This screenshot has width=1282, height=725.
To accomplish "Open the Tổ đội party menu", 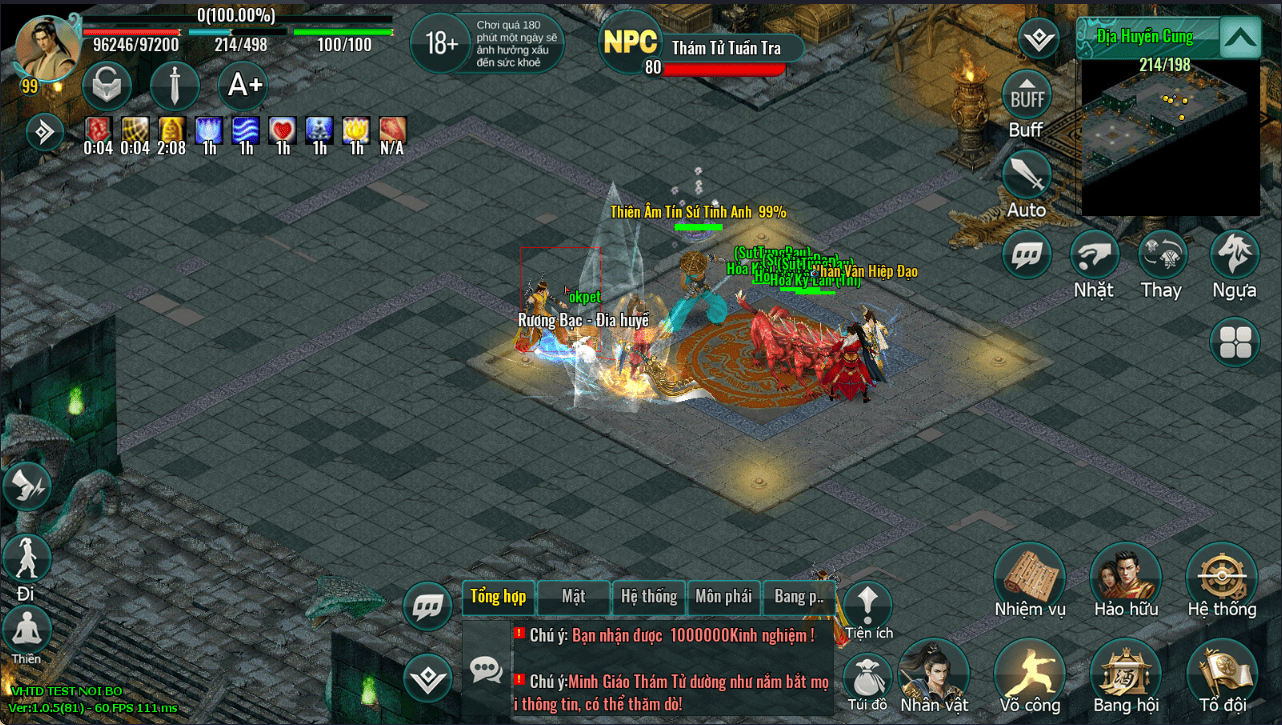I will click(1221, 673).
